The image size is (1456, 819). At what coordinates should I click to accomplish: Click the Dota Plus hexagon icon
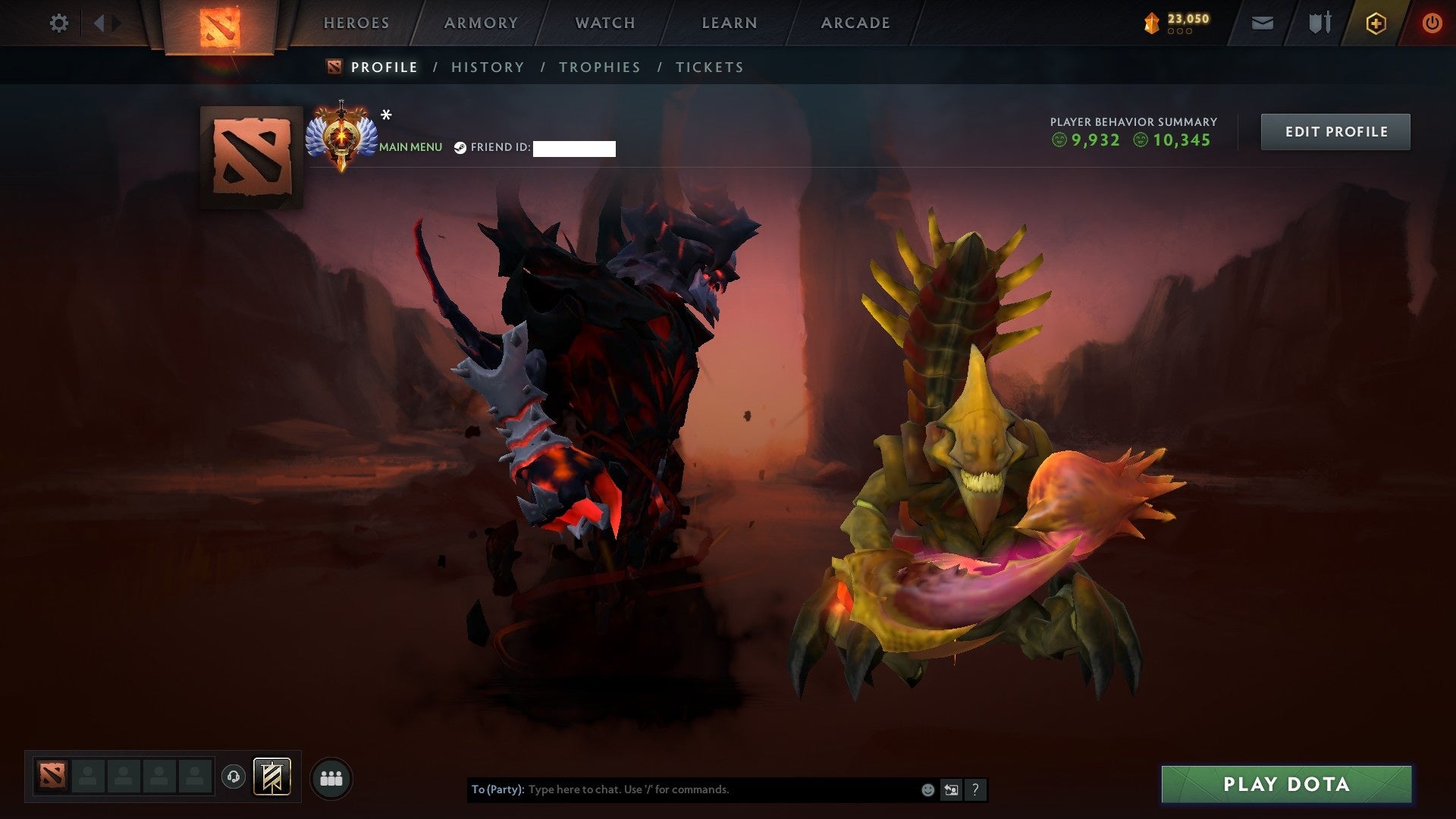1376,24
